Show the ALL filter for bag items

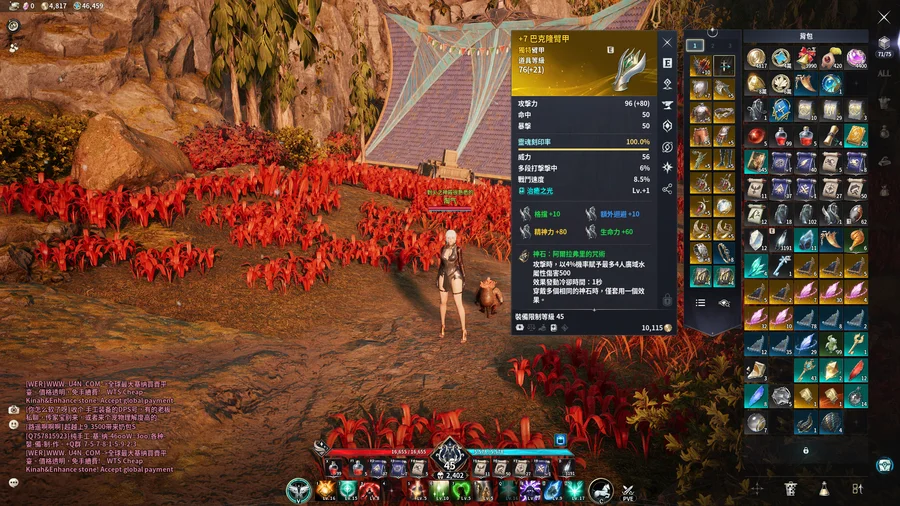pos(884,73)
